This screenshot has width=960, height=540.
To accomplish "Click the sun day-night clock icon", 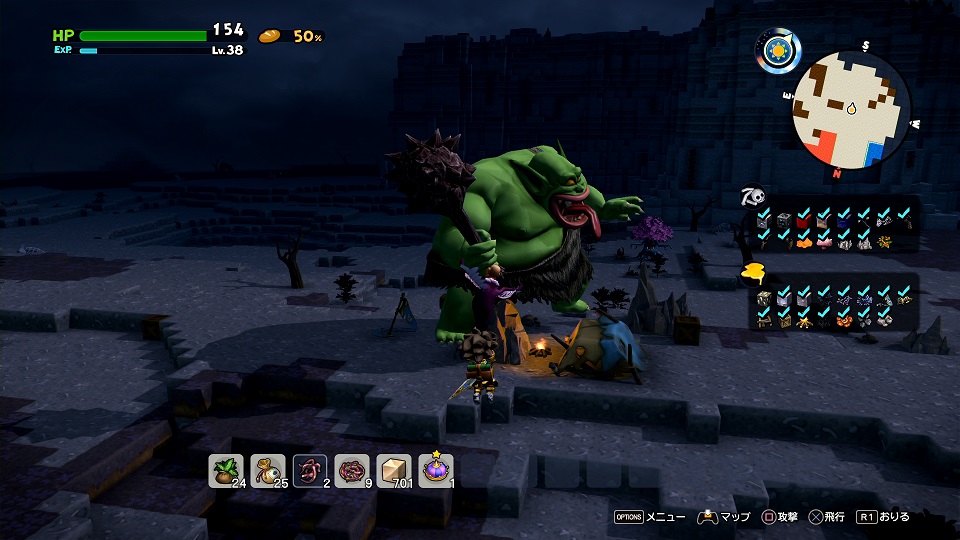I will 776,50.
